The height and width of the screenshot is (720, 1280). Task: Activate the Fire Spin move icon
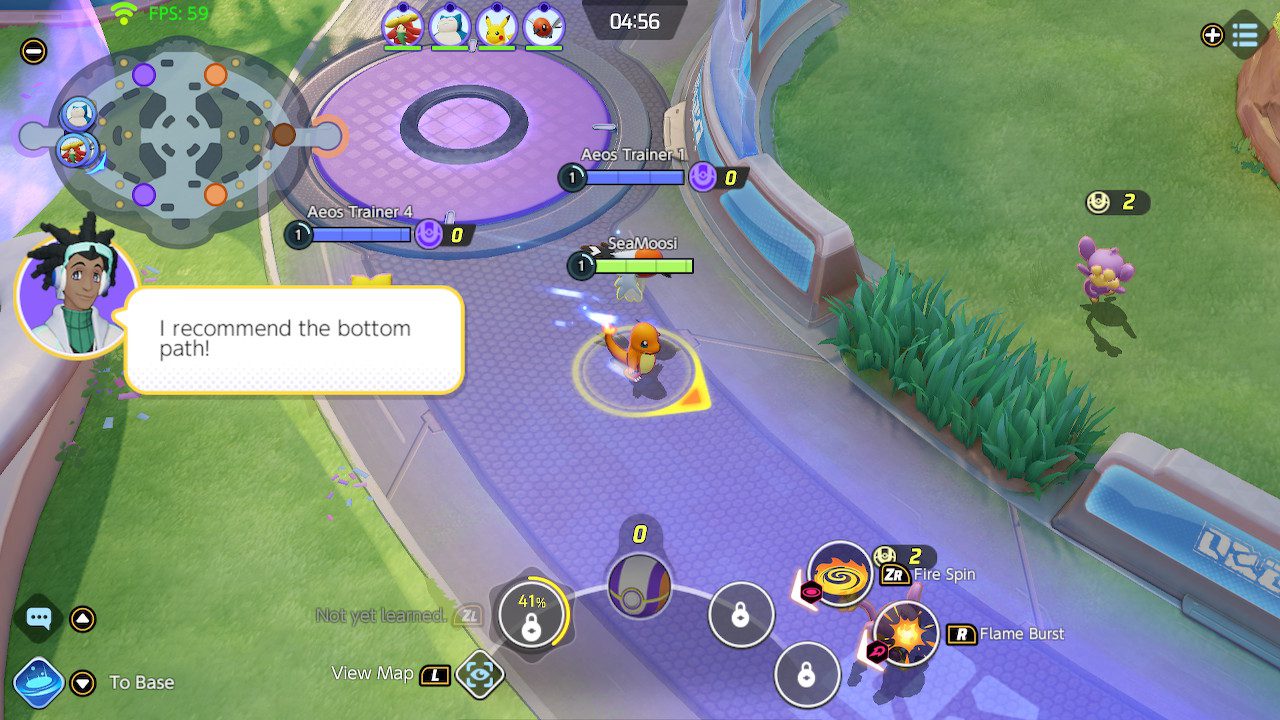840,574
